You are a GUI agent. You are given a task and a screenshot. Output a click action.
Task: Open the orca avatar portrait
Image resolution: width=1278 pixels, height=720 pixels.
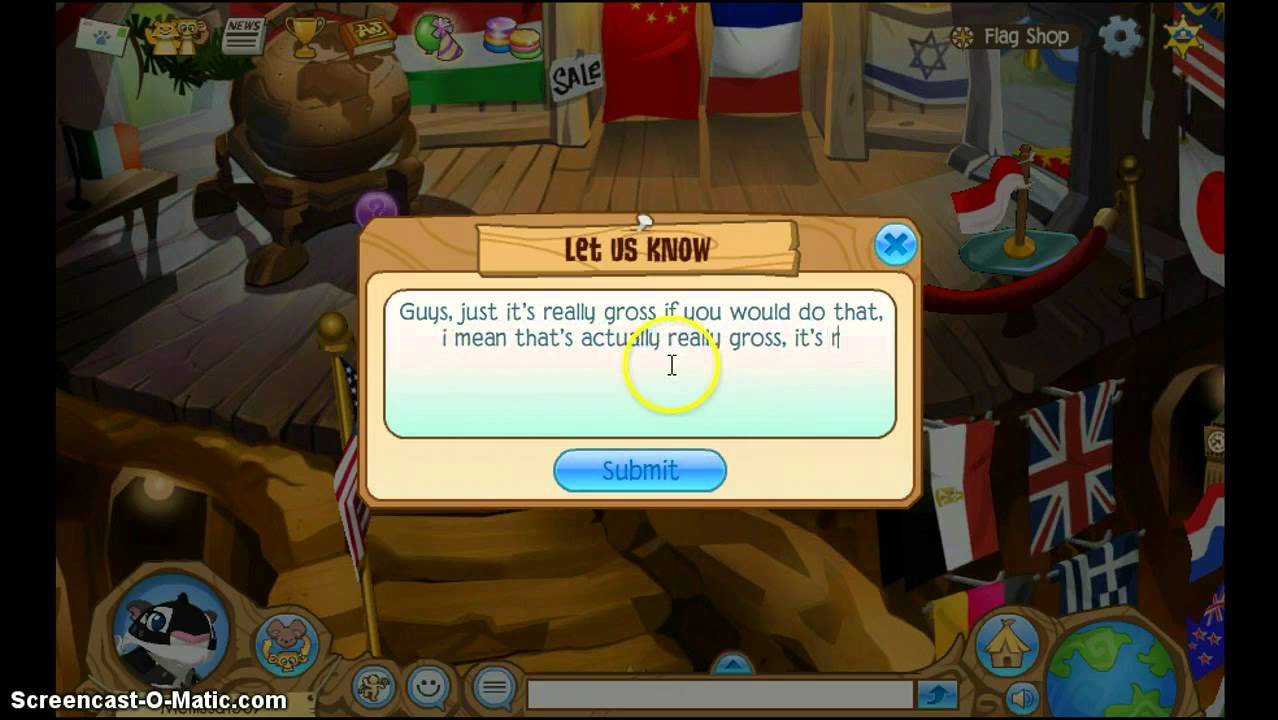(x=170, y=630)
